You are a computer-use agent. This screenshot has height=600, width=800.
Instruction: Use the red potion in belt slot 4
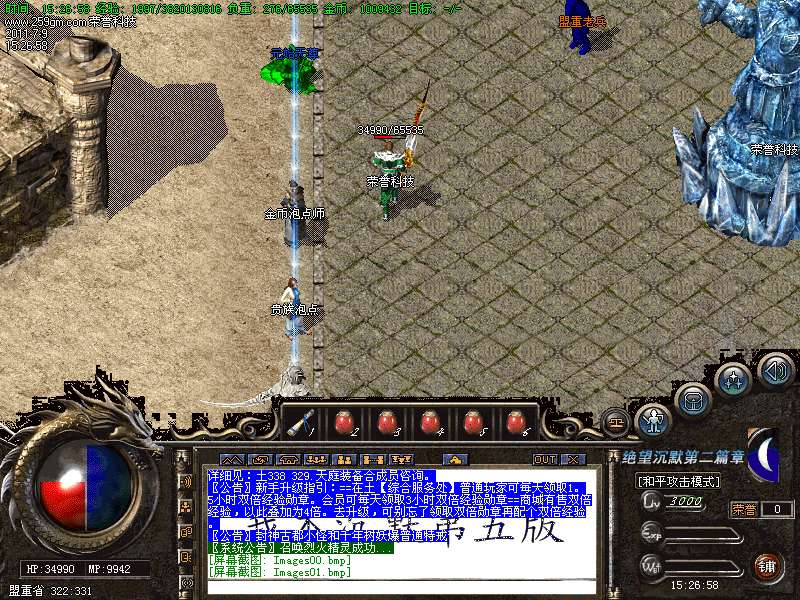coord(430,422)
